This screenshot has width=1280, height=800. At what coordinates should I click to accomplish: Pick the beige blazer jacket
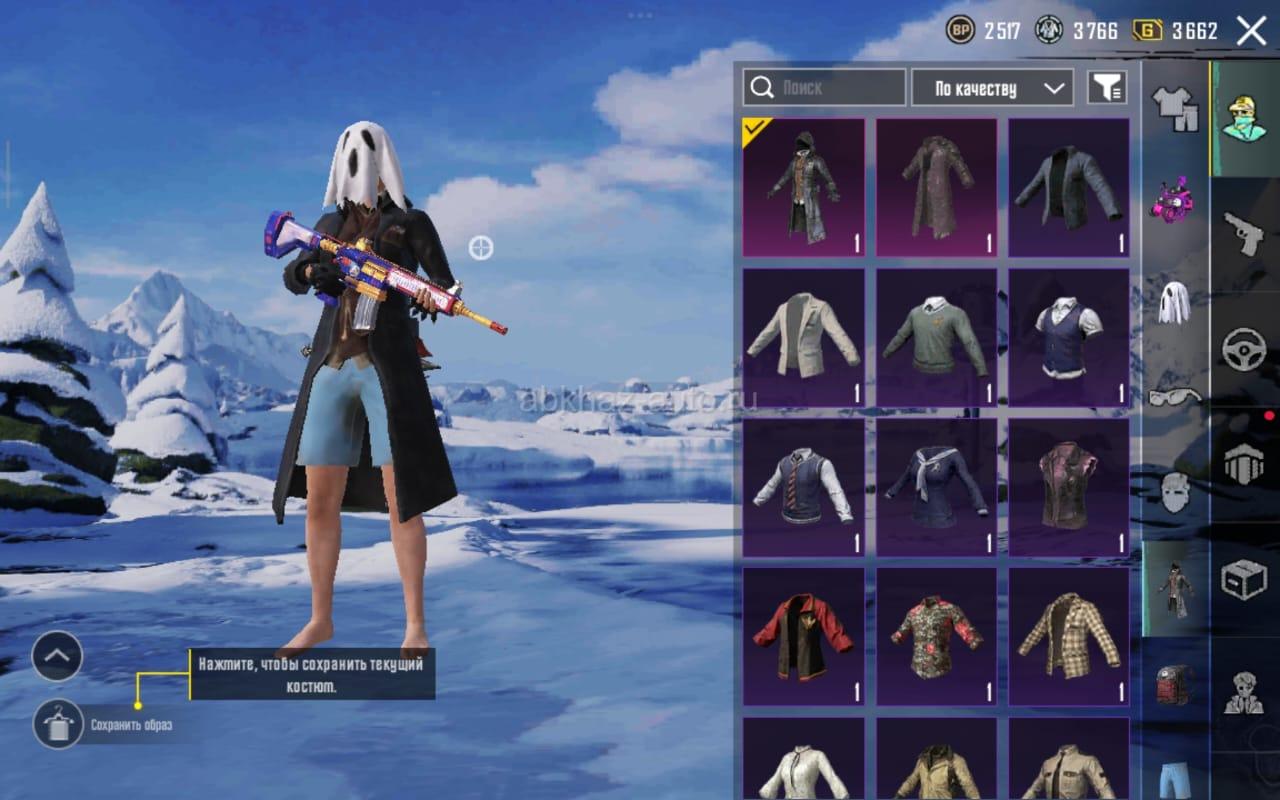[x=803, y=337]
